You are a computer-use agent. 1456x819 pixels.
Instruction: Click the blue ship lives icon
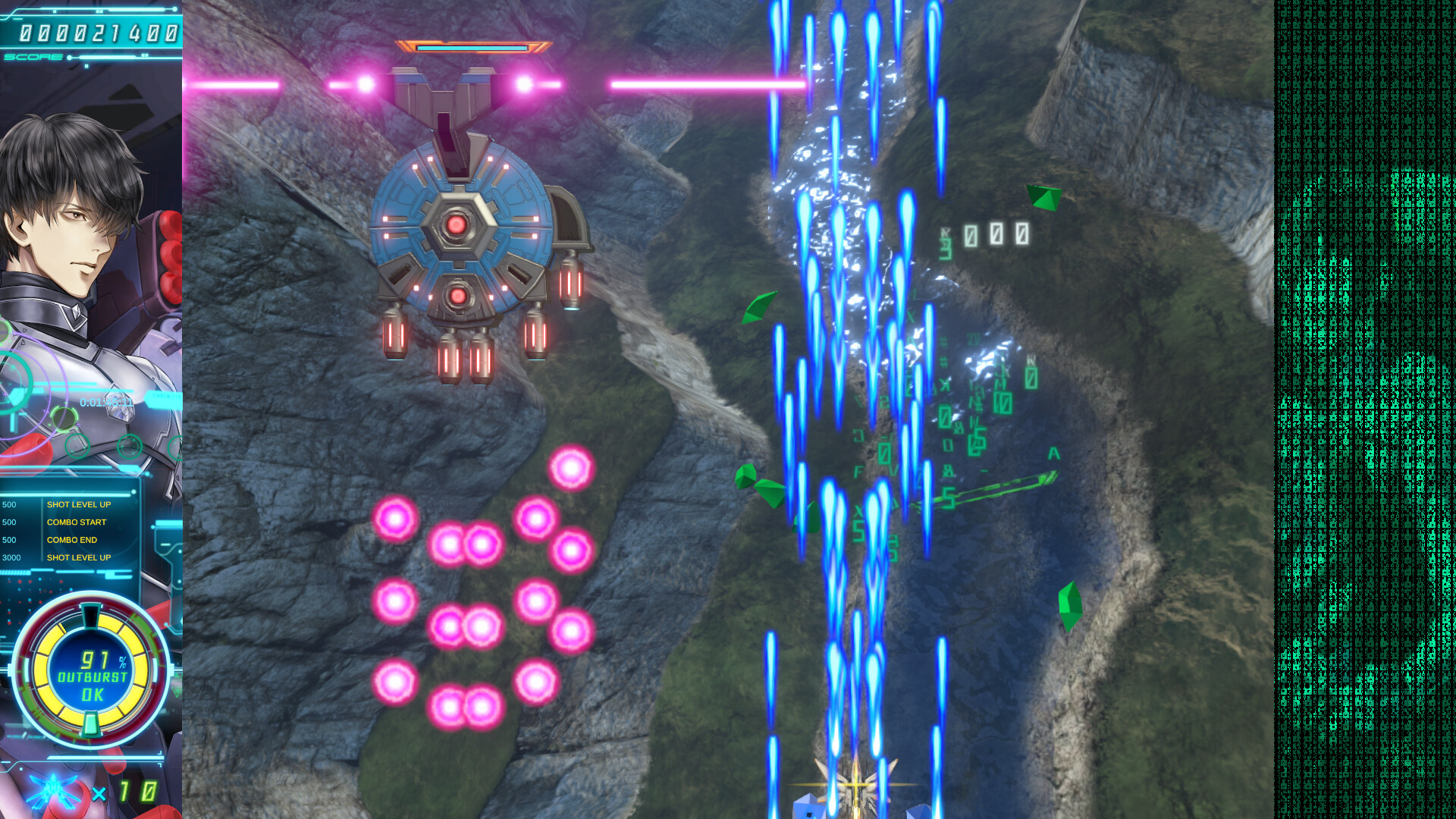click(53, 791)
